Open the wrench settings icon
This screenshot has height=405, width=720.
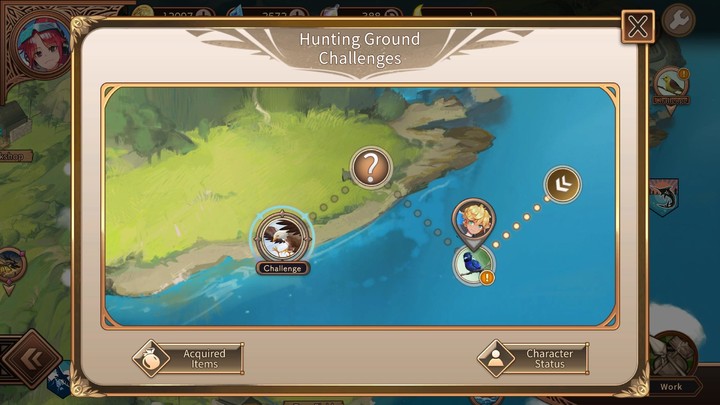point(679,20)
